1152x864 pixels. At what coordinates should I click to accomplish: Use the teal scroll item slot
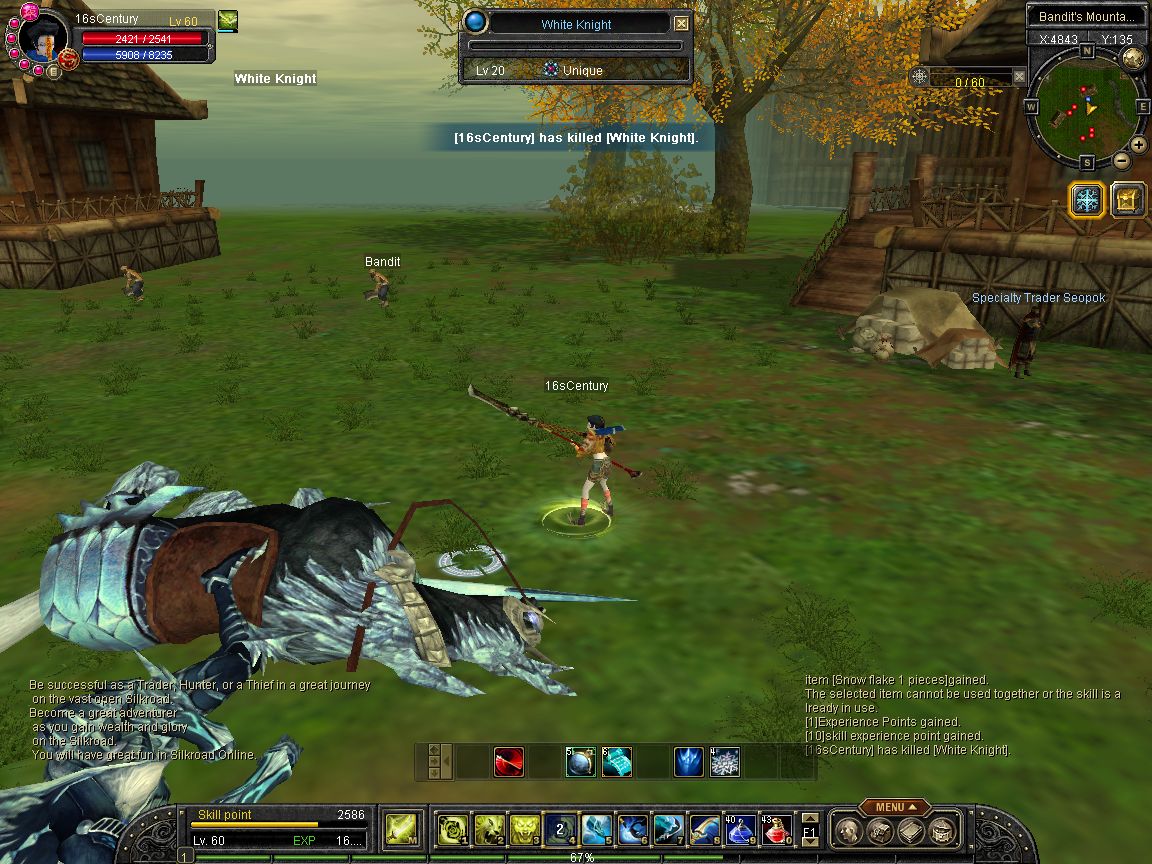click(x=616, y=763)
